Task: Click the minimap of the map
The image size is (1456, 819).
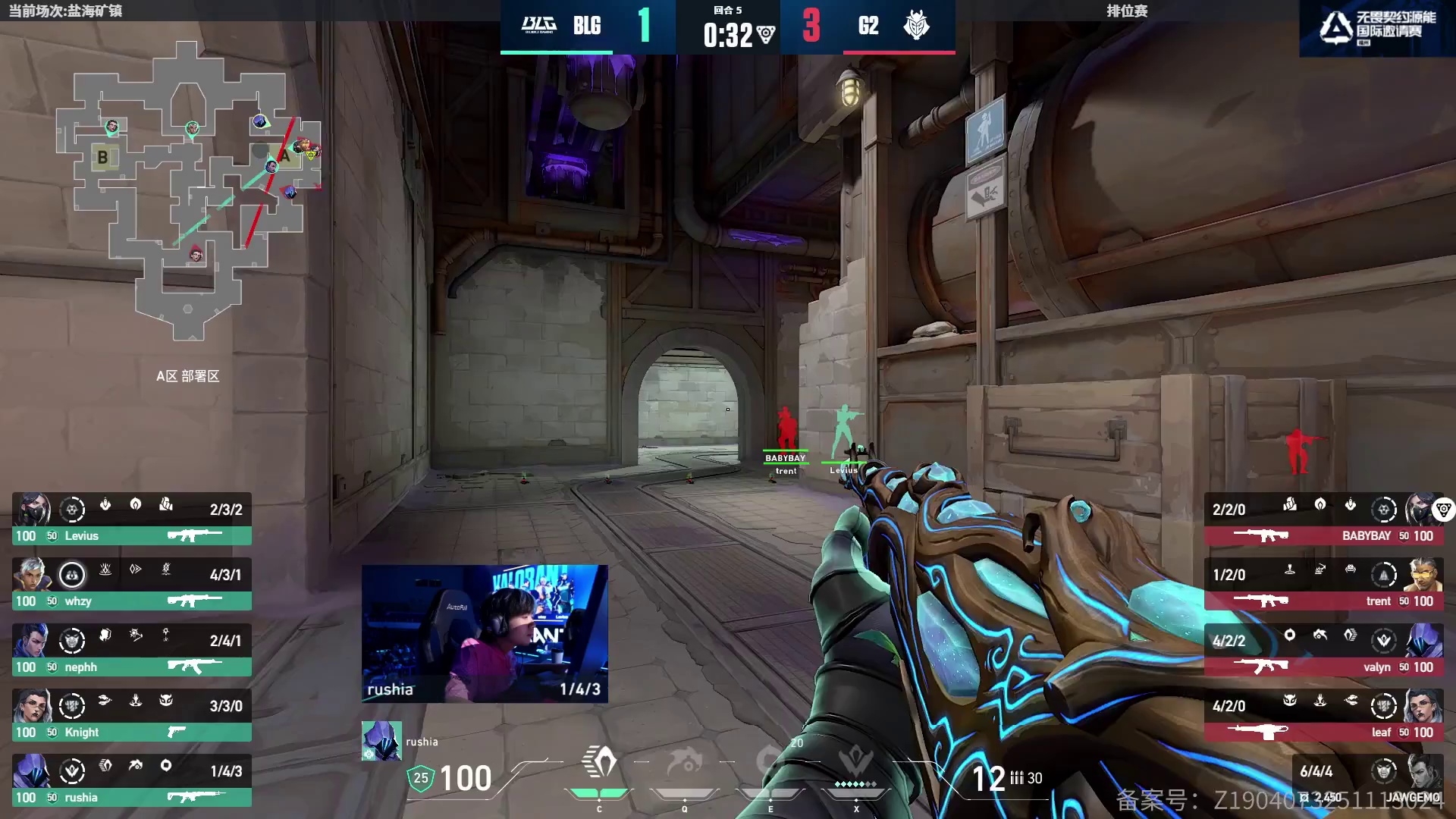Action: [188, 190]
